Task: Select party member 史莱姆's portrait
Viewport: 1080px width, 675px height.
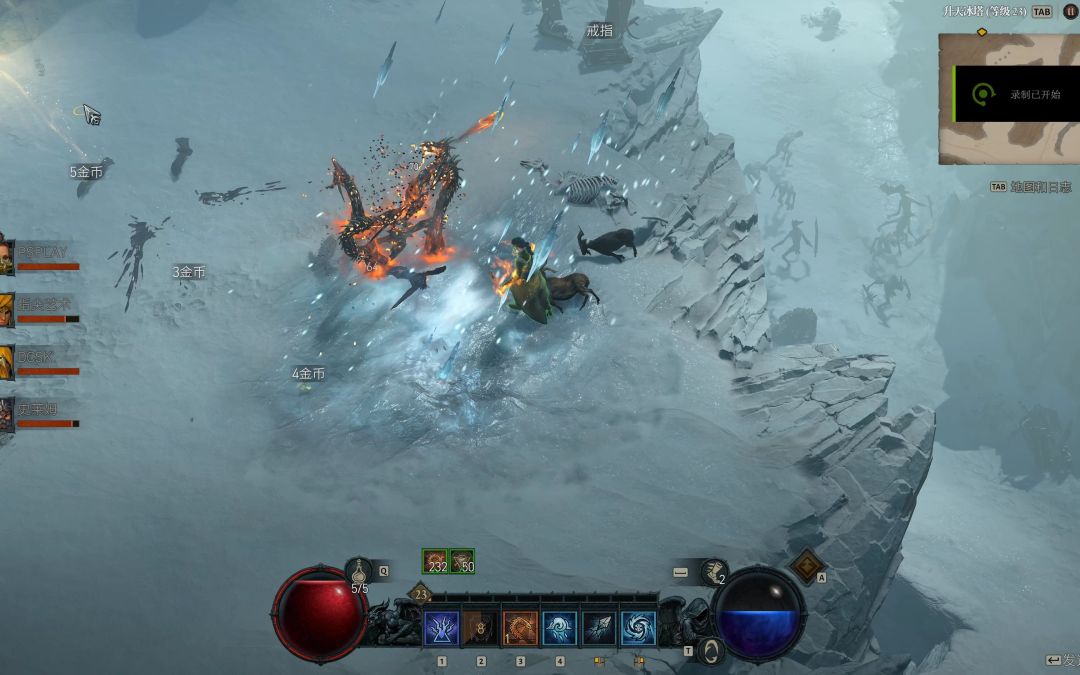Action: (x=6, y=414)
